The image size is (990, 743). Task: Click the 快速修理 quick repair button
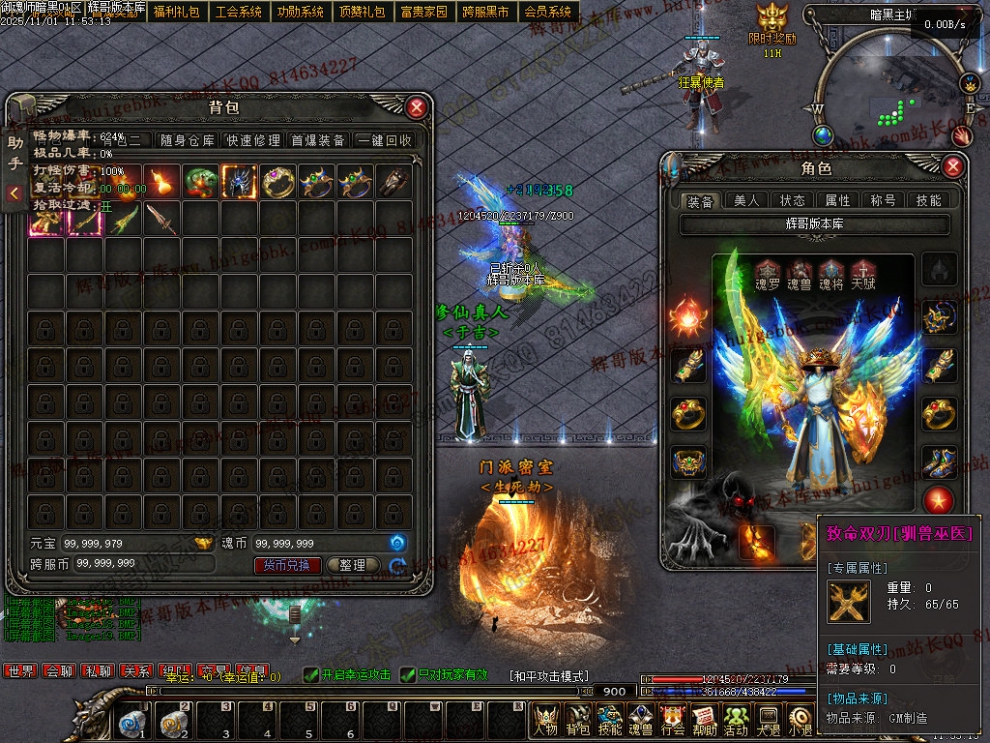point(253,141)
